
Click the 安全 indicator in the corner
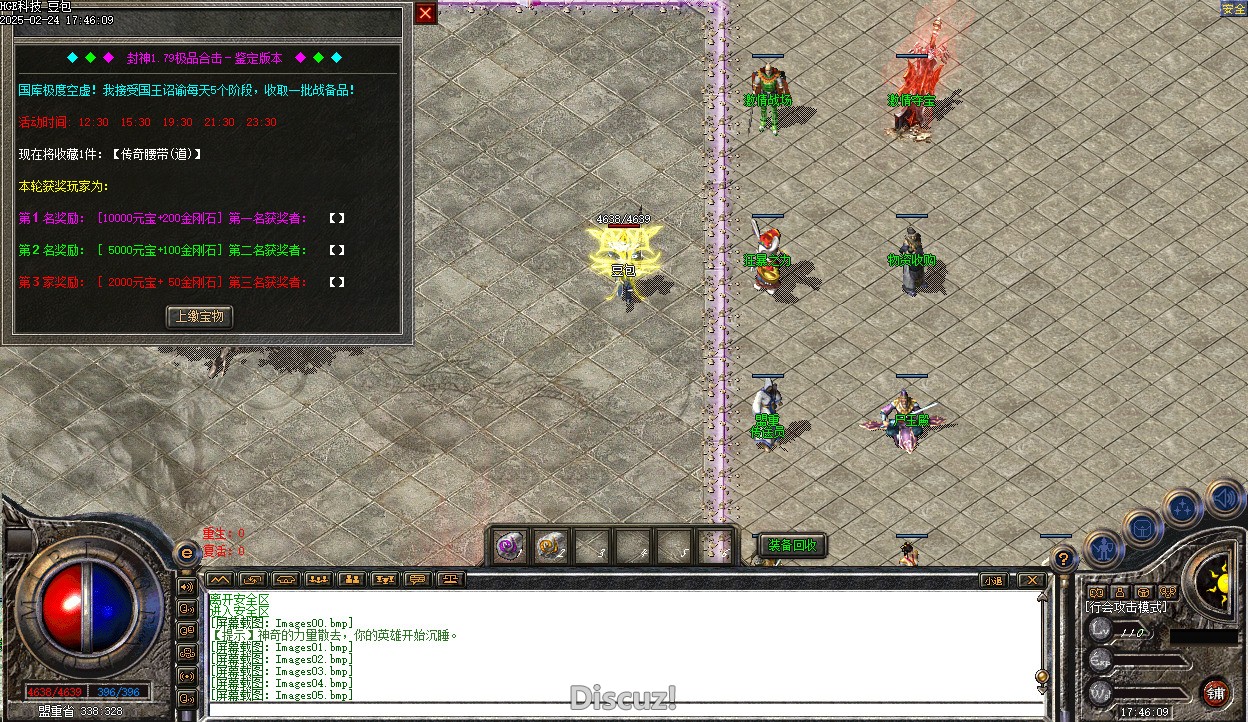click(1233, 9)
